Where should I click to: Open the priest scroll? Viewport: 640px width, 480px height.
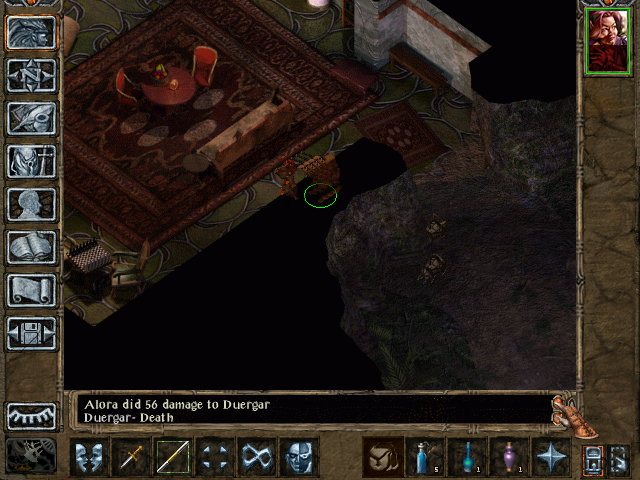pyautogui.click(x=32, y=290)
